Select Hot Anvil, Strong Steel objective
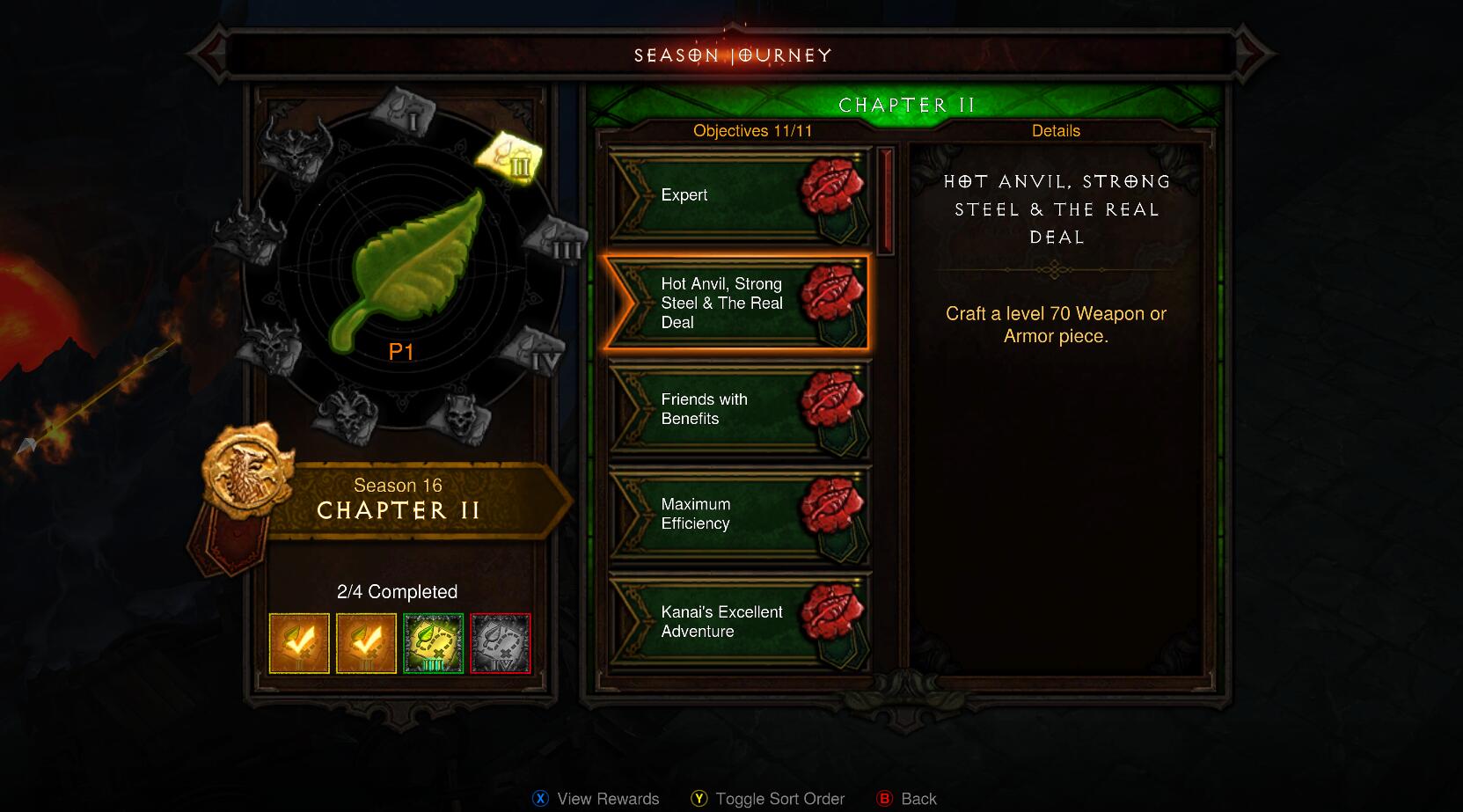Viewport: 1463px width, 812px height. click(735, 304)
